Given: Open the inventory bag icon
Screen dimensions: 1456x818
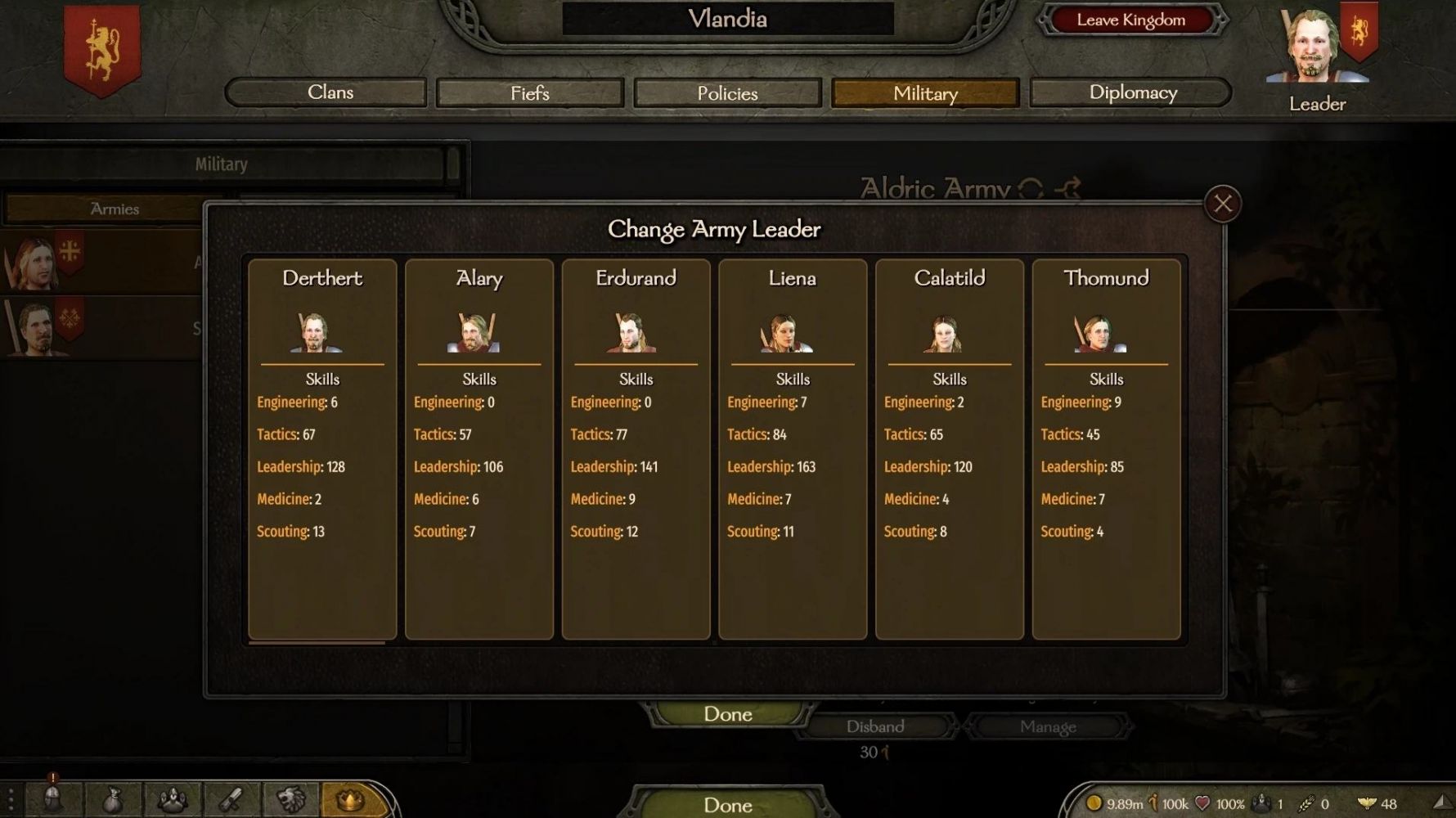Looking at the screenshot, I should click(x=112, y=799).
